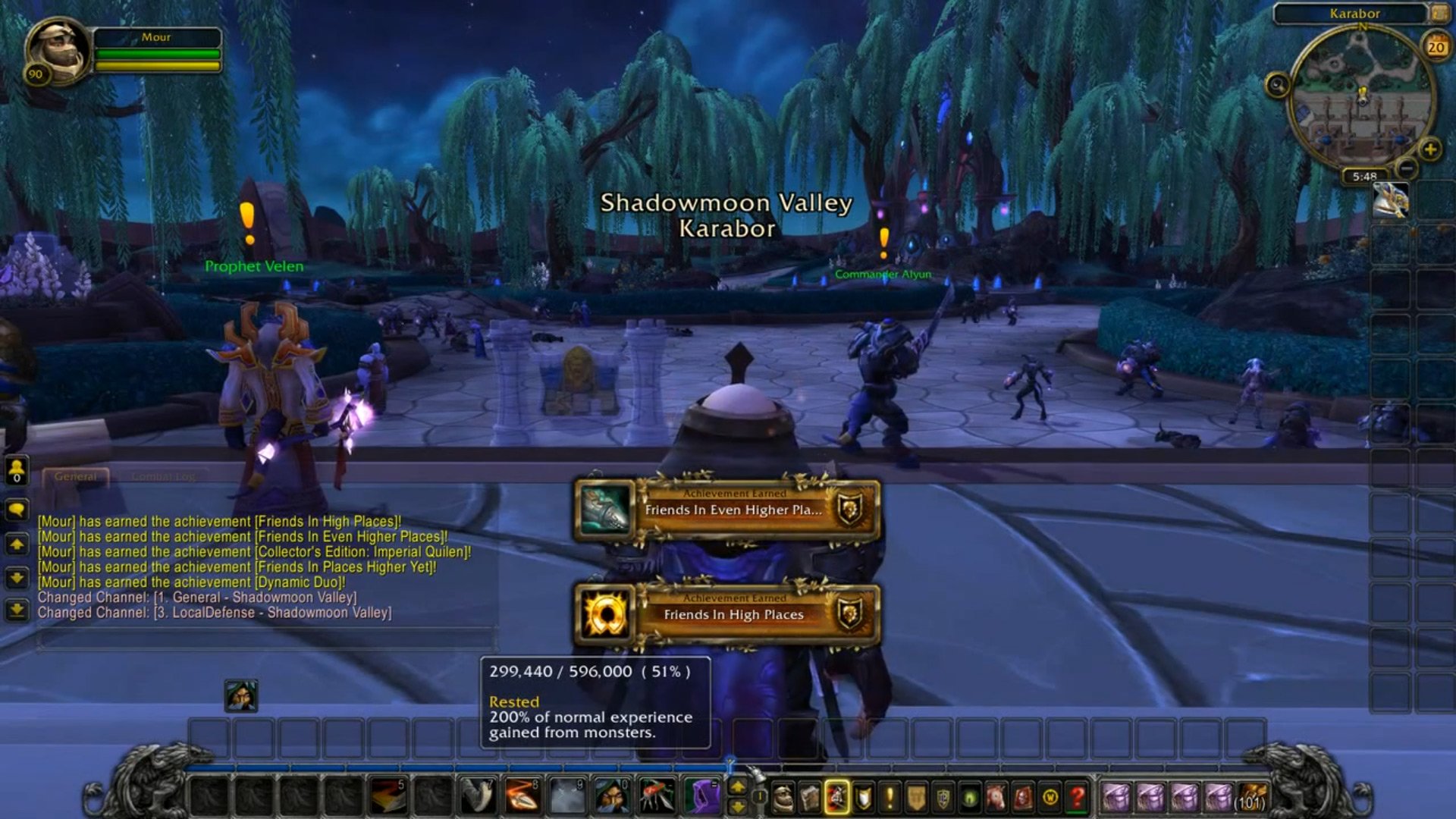Open the calendar showing day 20
The image size is (1456, 819).
pos(1436,47)
